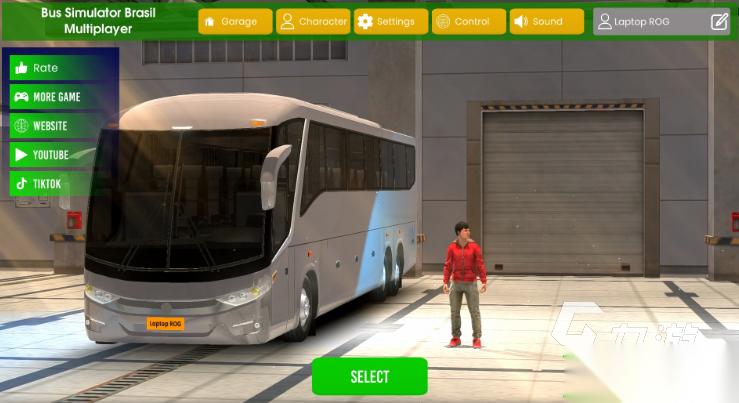Confirm the bus with the green Select button
739x403 pixels.
[x=369, y=377]
